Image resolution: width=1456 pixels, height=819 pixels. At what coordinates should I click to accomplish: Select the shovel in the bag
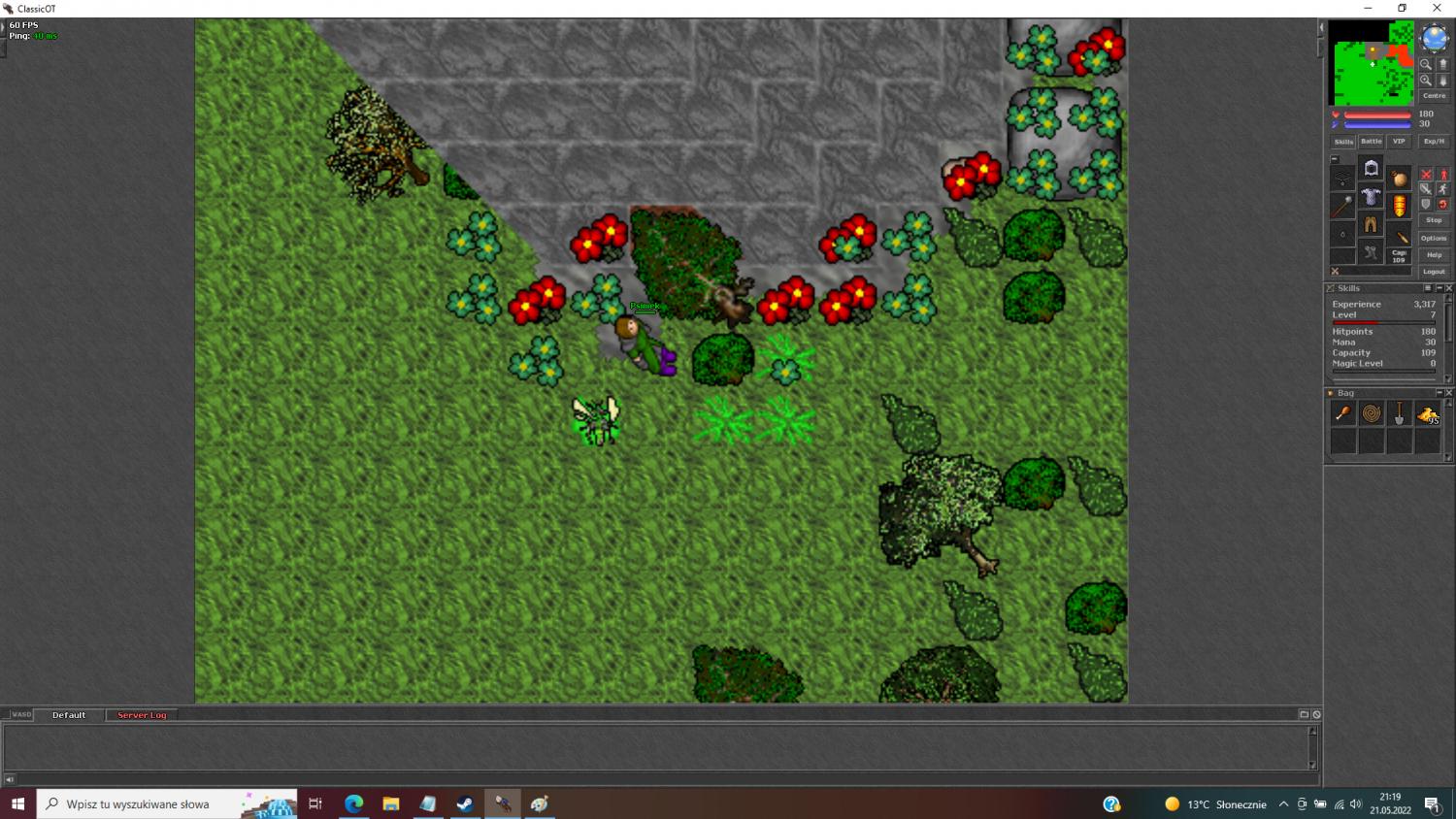point(1399,414)
